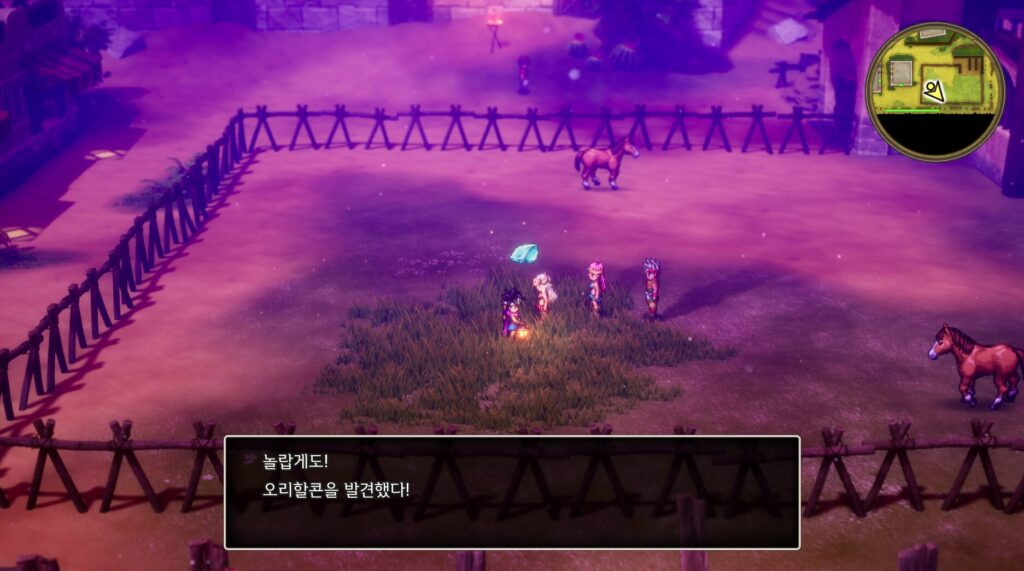Advance the Orichalcum discovery message box

(x=511, y=491)
